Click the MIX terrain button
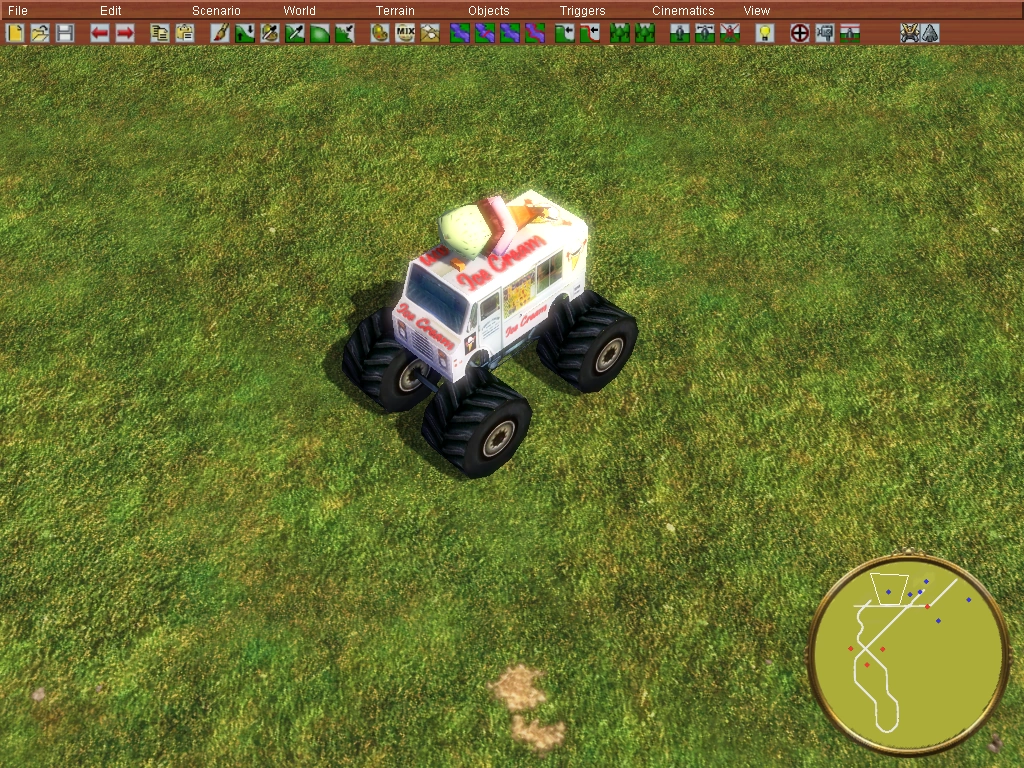Viewport: 1024px width, 768px height. click(x=405, y=33)
